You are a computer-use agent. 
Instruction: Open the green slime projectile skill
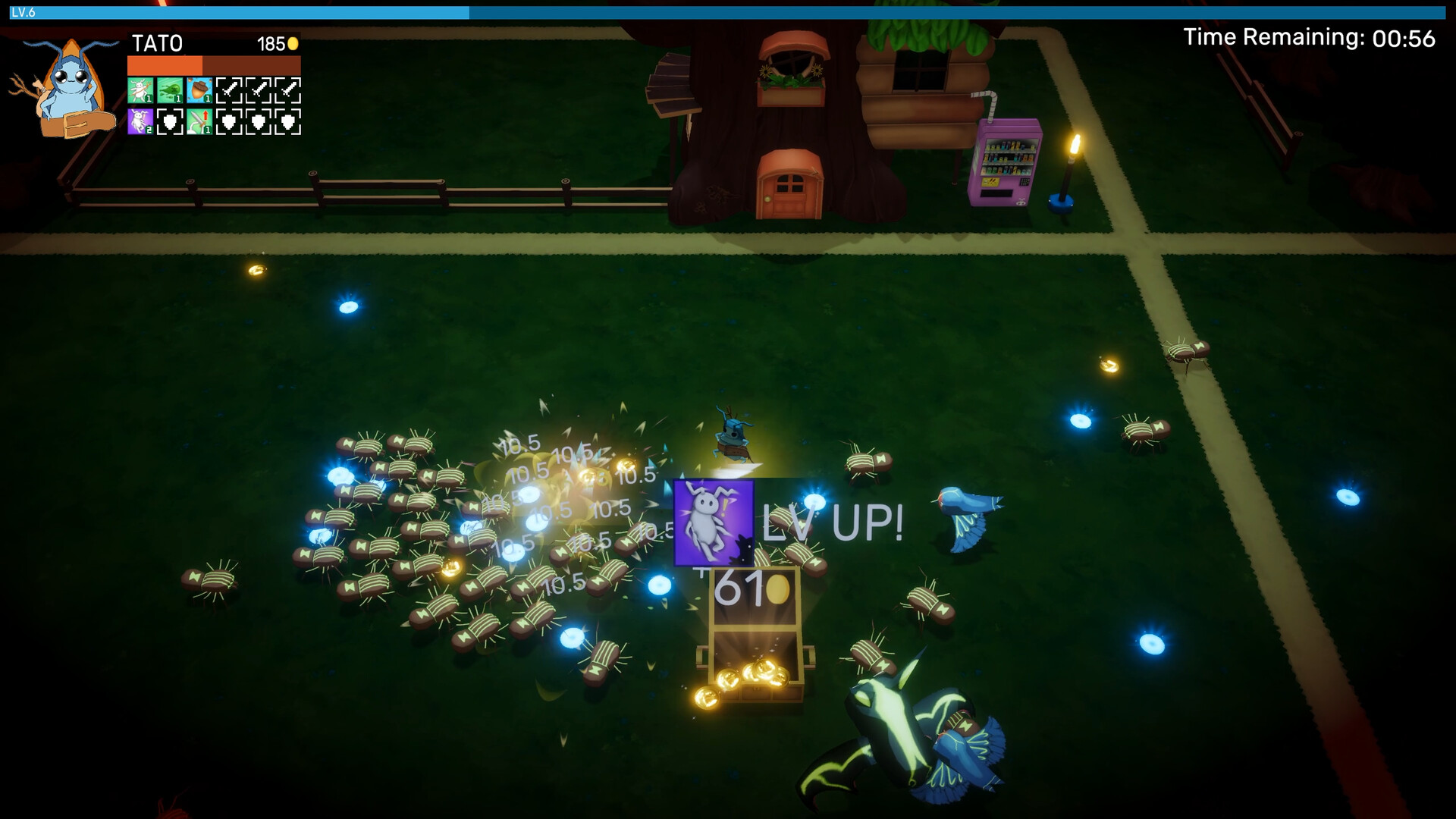pos(171,89)
